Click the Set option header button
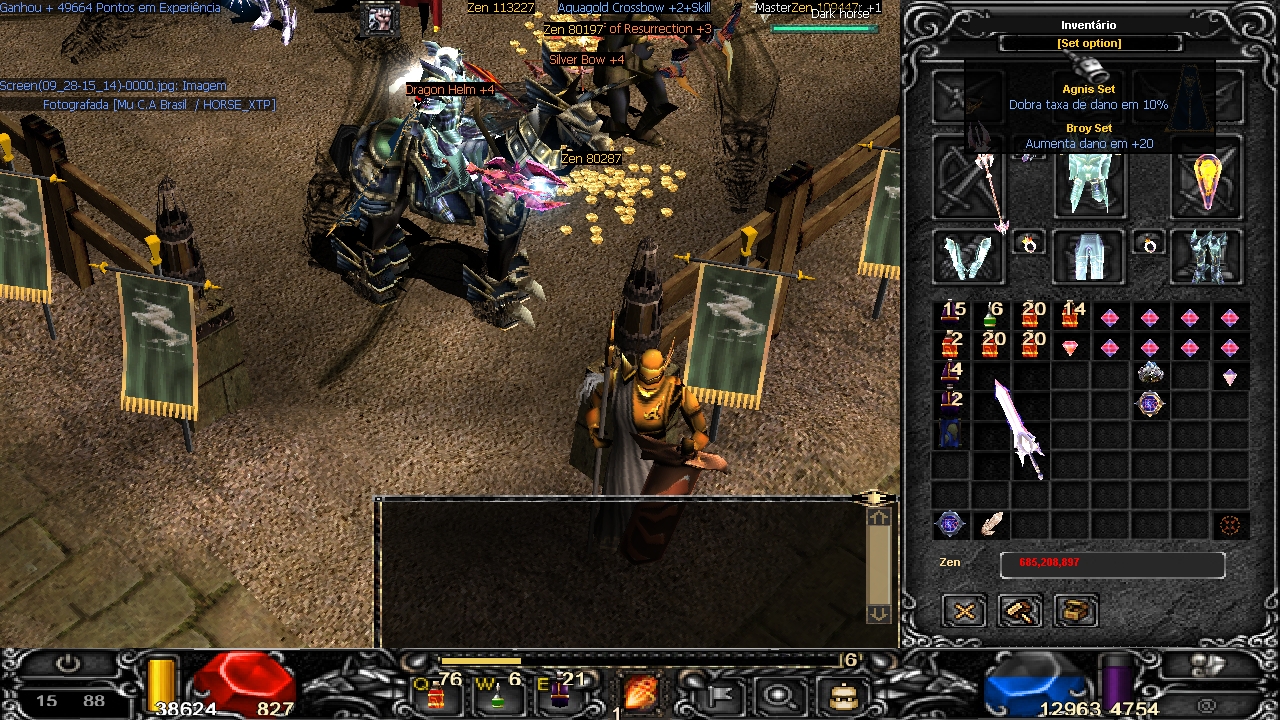1280x720 pixels. [1089, 44]
